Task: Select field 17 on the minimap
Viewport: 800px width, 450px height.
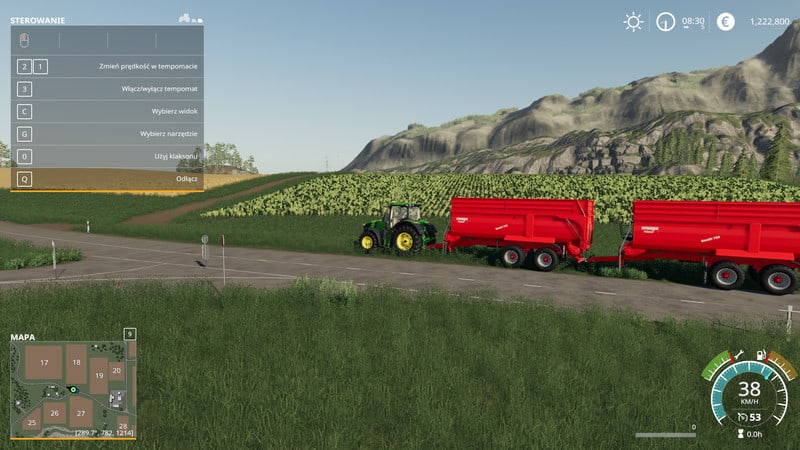Action: (x=44, y=362)
